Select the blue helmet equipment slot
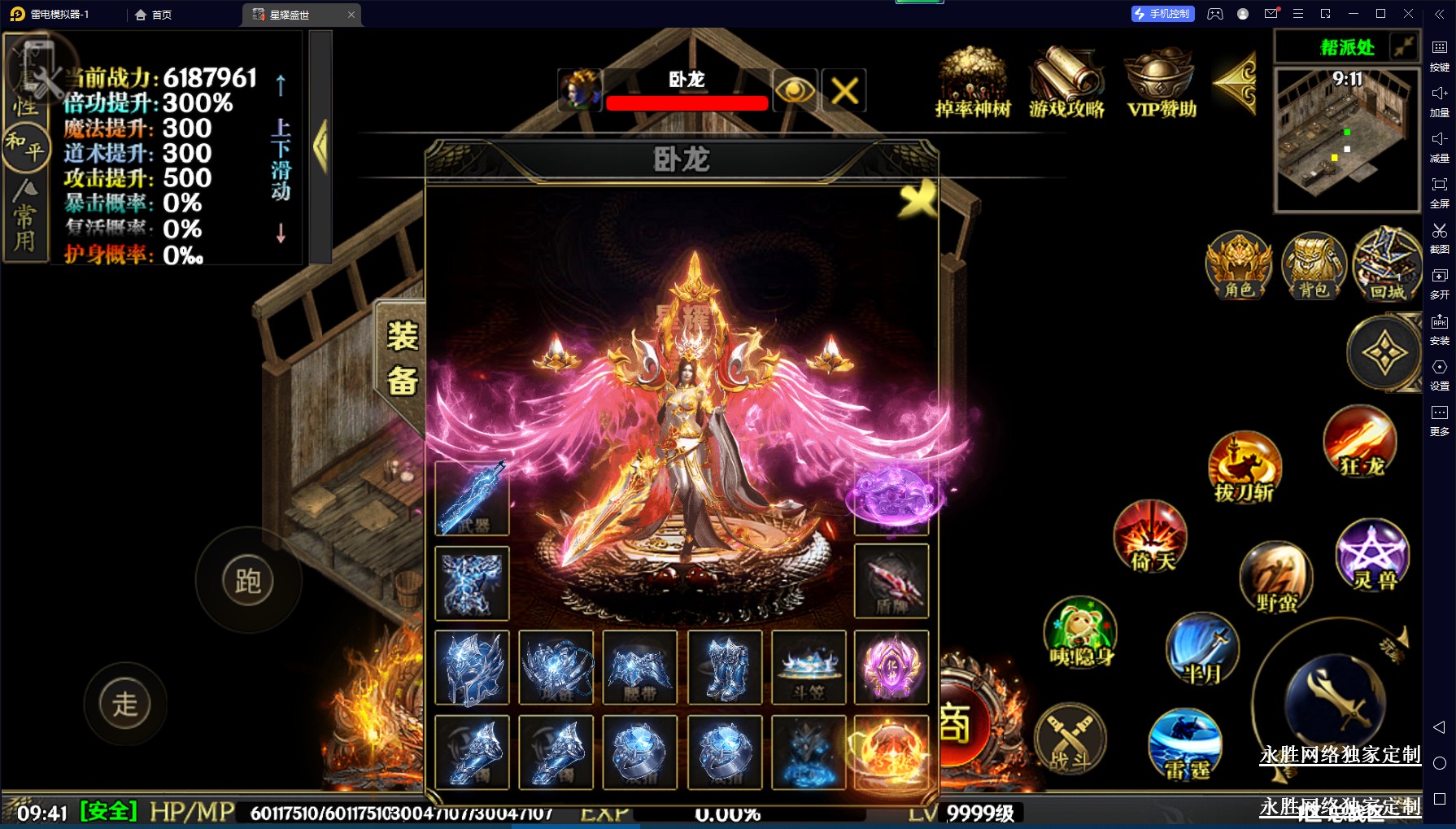This screenshot has height=829, width=1456. point(472,667)
